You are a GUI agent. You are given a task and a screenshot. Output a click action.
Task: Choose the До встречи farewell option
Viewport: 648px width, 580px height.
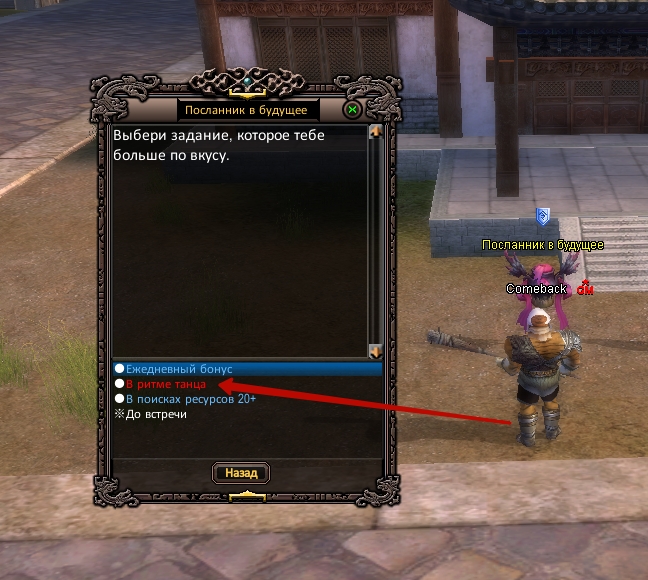(x=156, y=414)
